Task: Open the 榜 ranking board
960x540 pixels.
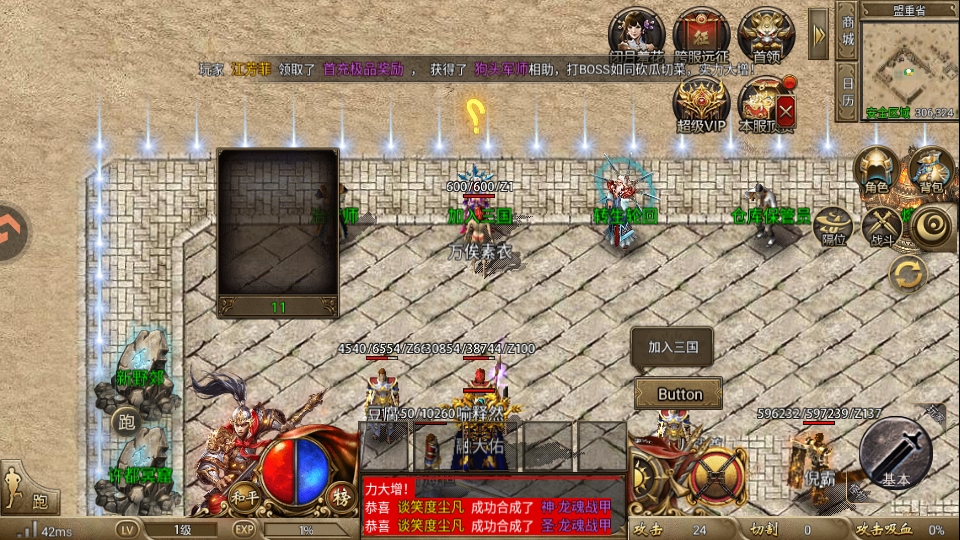Action: pos(342,497)
